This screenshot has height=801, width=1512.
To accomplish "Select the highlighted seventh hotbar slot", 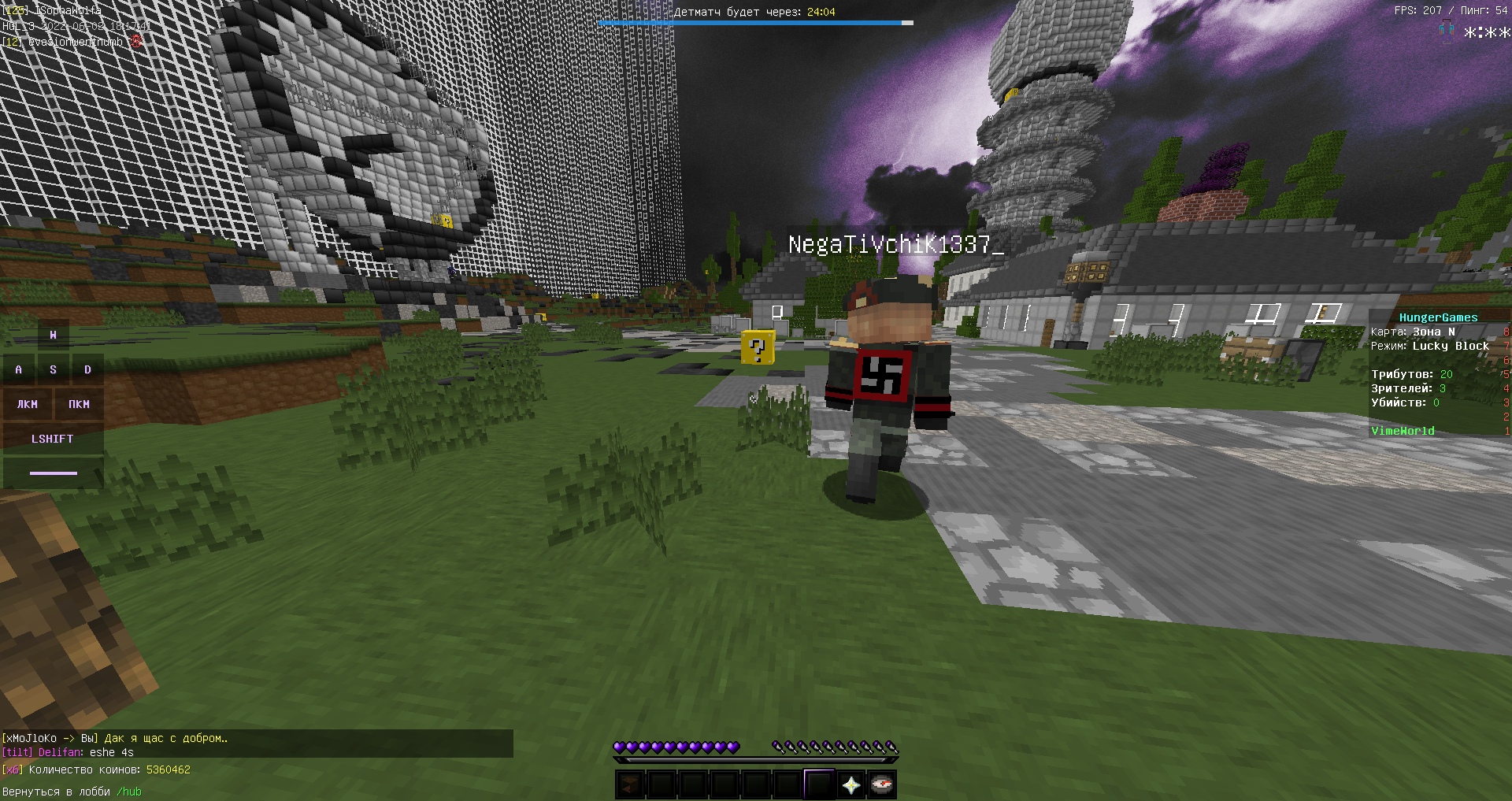I will [819, 784].
